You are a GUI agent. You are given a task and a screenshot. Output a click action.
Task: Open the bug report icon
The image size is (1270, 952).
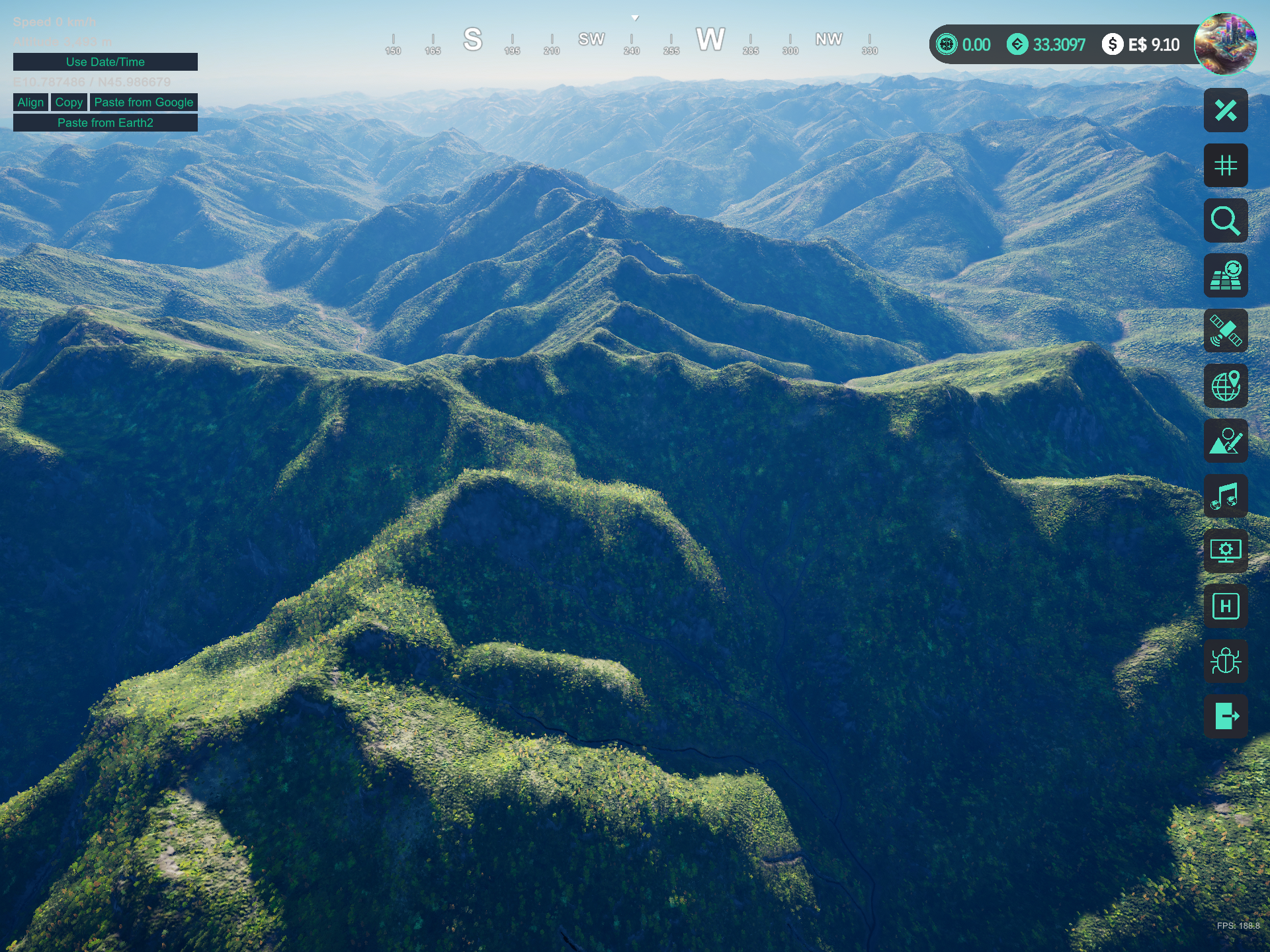(x=1226, y=661)
